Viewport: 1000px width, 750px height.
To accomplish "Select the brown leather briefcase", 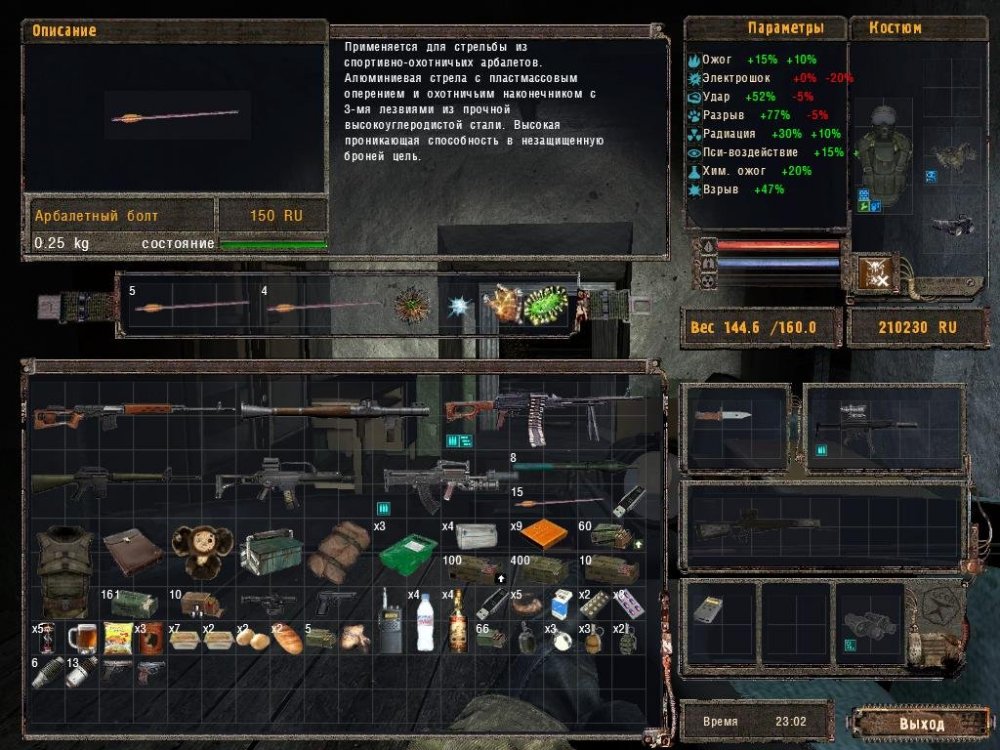I will point(132,551).
